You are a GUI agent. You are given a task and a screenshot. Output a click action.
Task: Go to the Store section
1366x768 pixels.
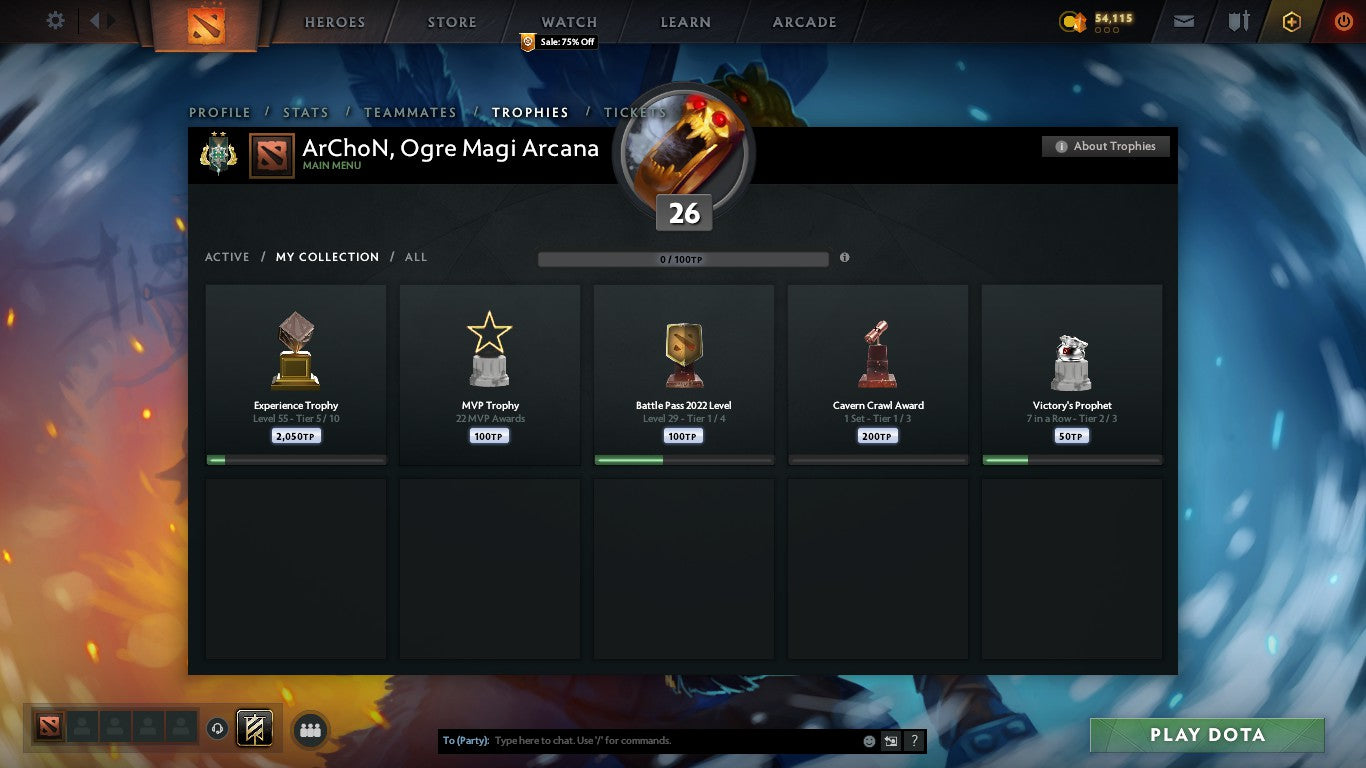click(x=452, y=22)
